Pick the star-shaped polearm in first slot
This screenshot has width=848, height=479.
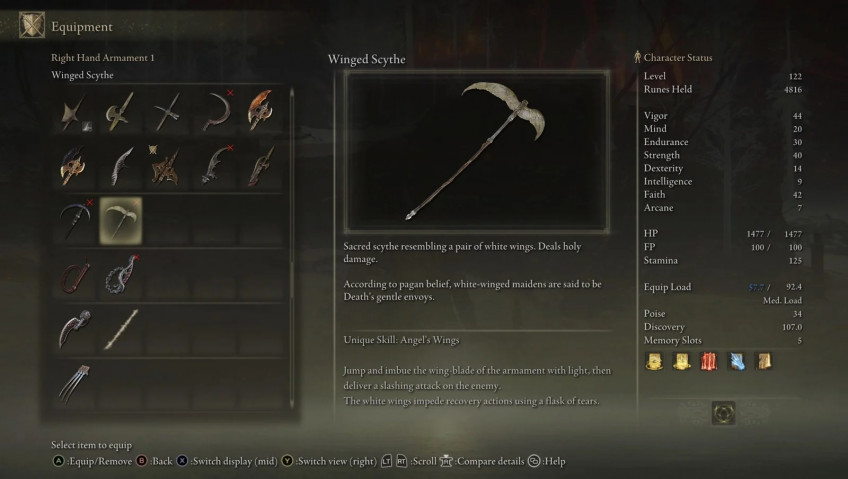click(x=75, y=111)
